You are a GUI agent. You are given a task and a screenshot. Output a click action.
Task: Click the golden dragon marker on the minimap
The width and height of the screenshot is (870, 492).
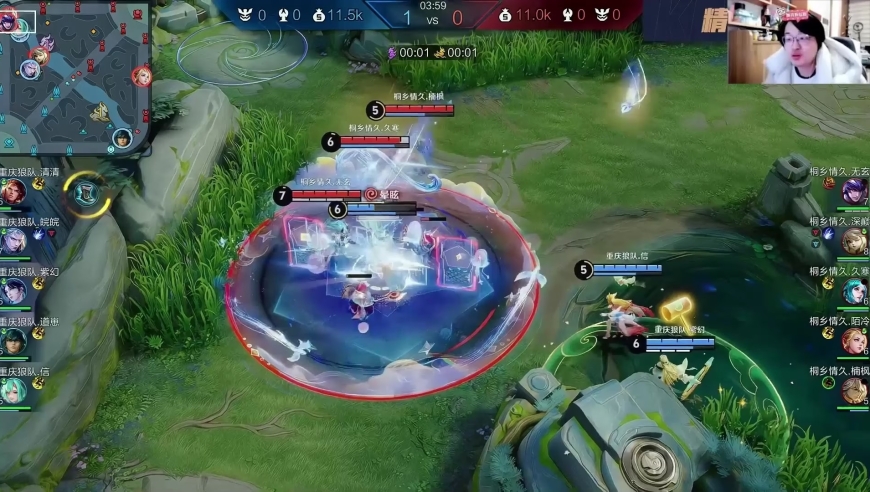[x=99, y=112]
